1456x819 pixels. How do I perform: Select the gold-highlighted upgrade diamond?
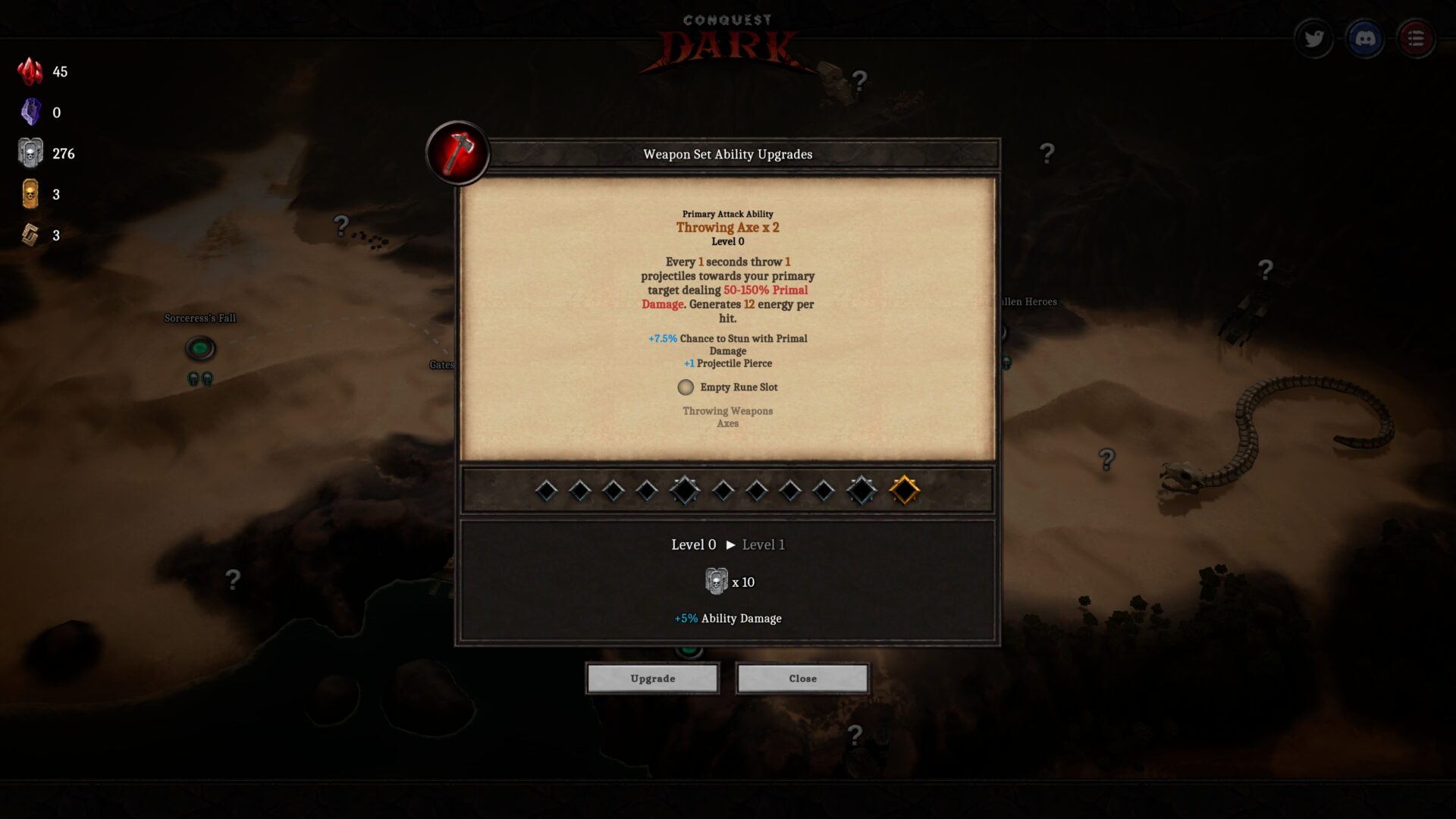(904, 491)
